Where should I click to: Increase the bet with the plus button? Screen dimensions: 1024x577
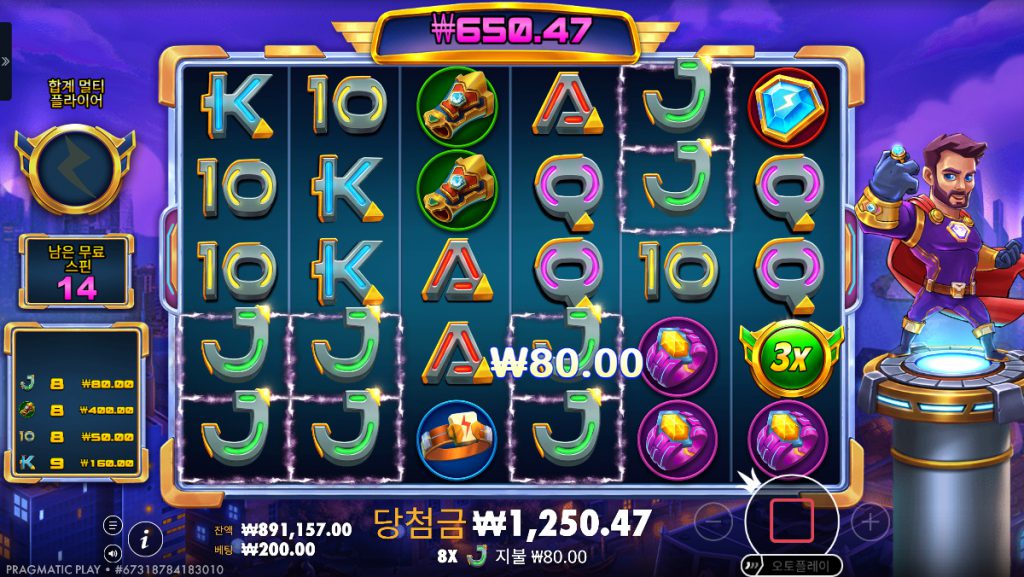[870, 520]
